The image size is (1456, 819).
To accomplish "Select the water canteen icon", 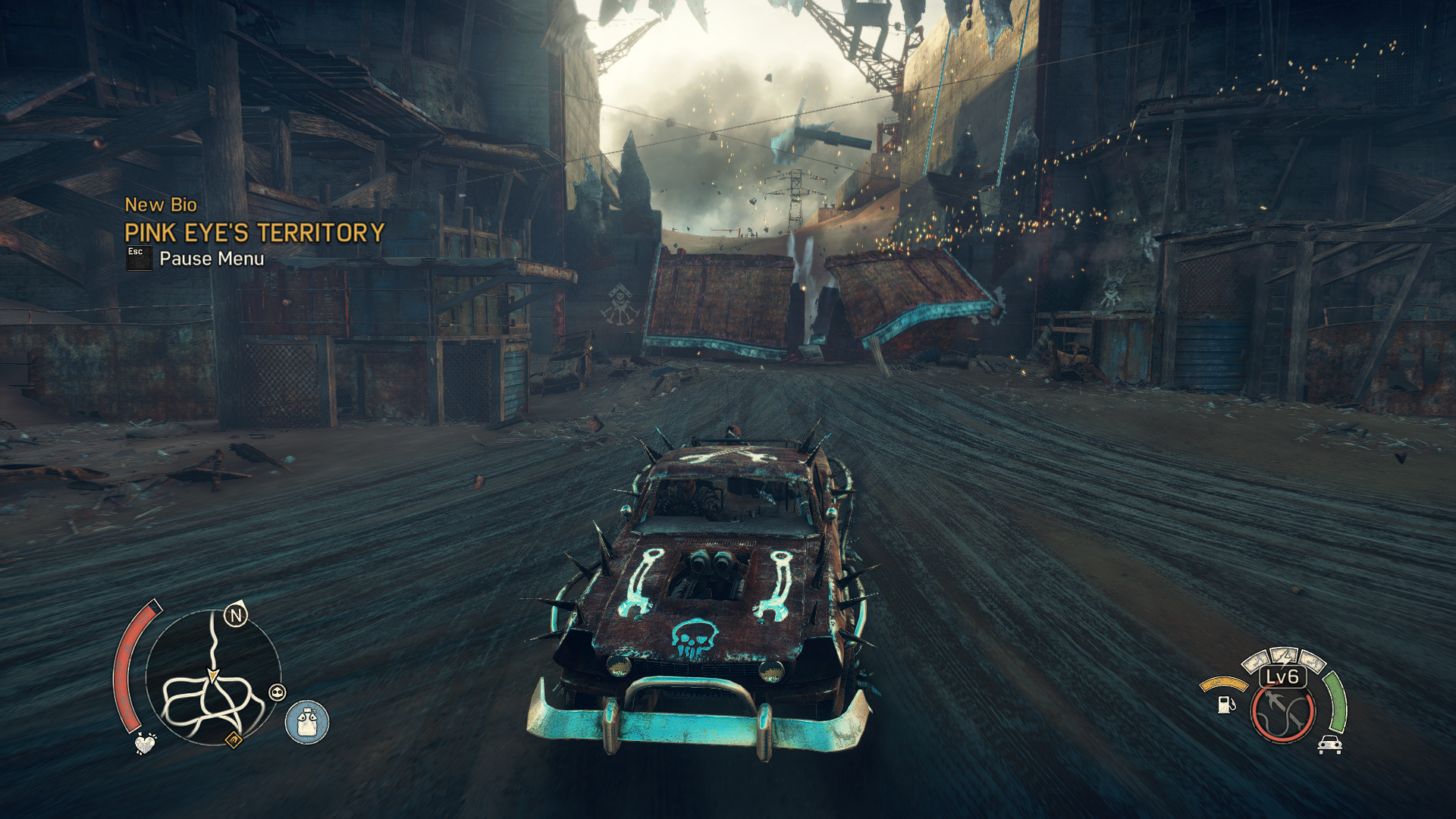I will tap(307, 722).
